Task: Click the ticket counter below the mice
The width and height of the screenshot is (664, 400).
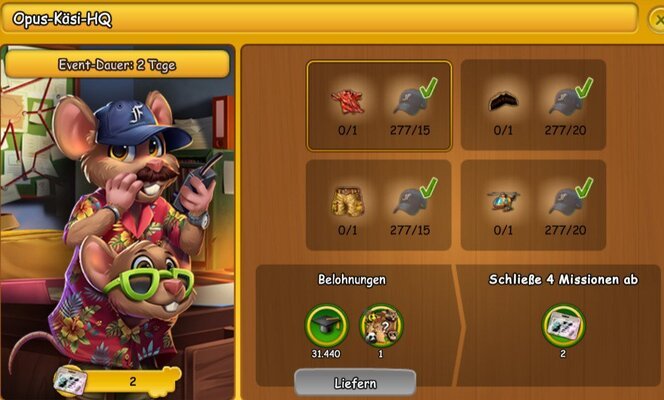Action: coord(120,381)
